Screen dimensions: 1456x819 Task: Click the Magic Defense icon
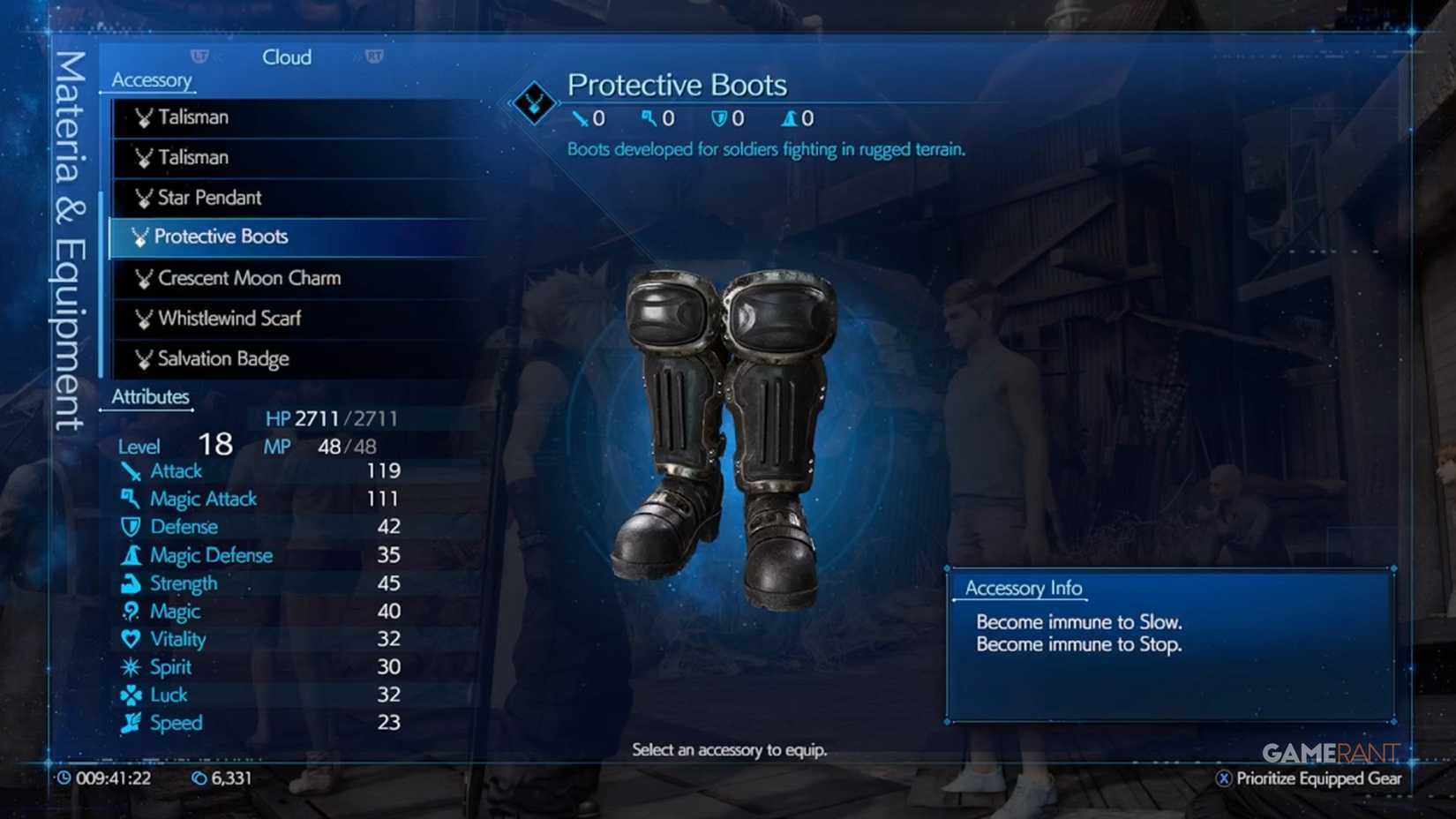[x=131, y=555]
